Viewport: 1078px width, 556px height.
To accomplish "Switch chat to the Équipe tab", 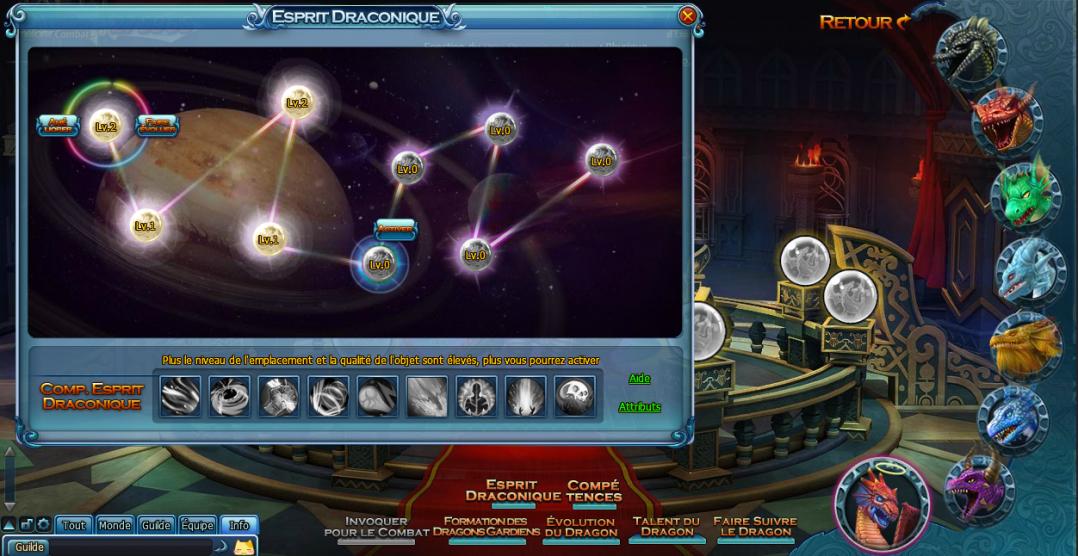I will 197,525.
